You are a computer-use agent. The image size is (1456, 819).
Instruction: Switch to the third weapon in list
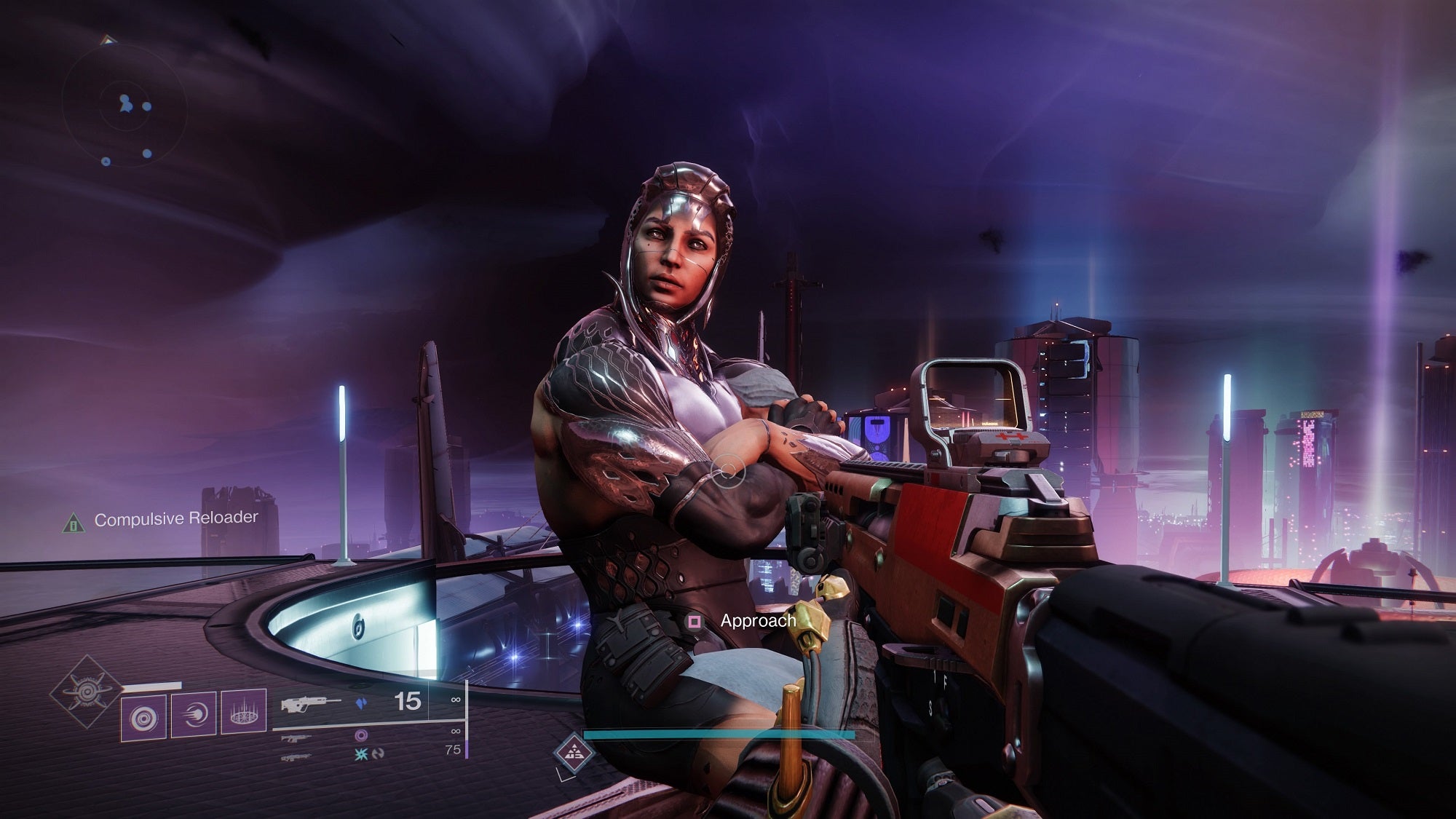pos(296,758)
